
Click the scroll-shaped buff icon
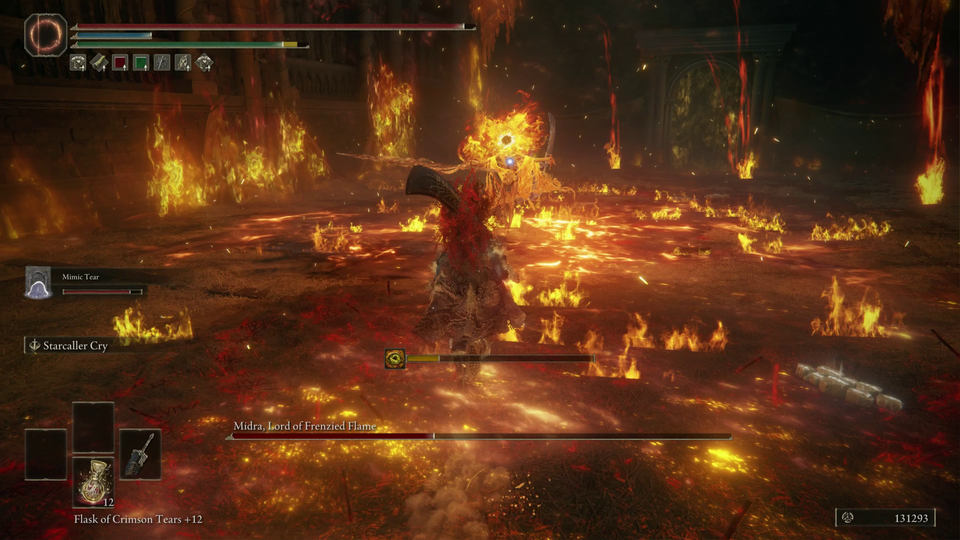(x=99, y=63)
